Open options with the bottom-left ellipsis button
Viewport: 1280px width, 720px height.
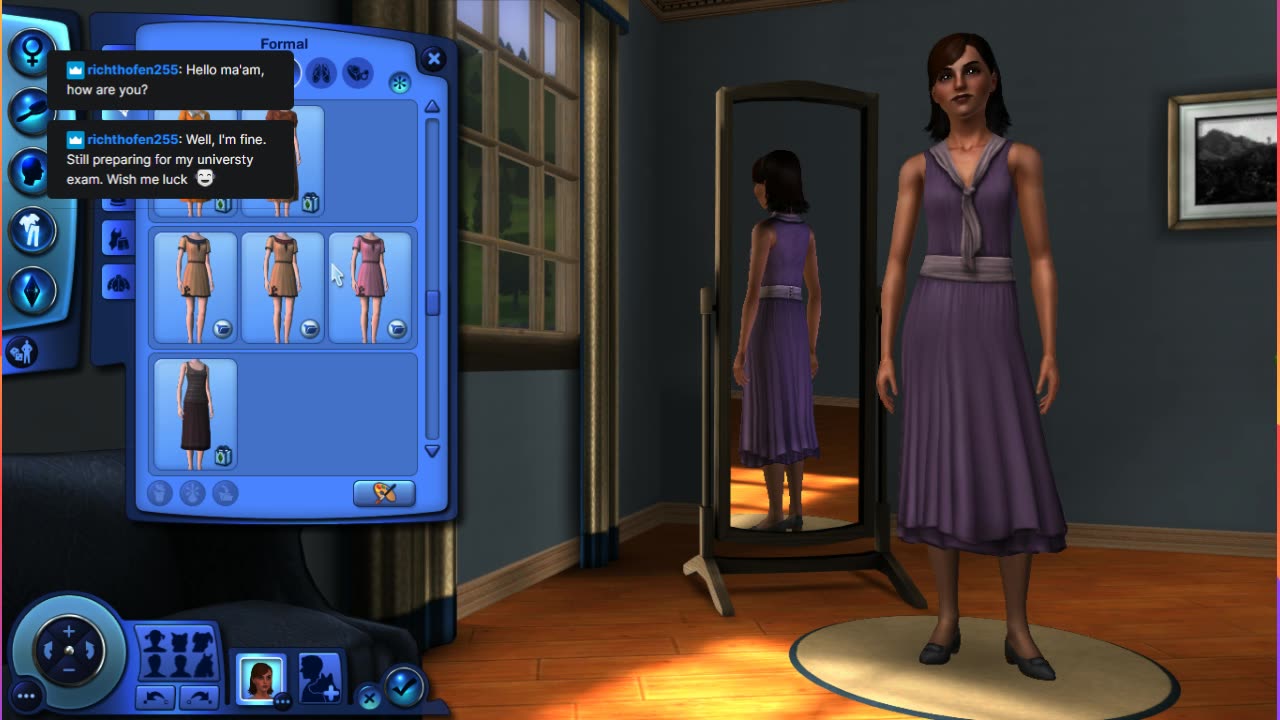[26, 694]
